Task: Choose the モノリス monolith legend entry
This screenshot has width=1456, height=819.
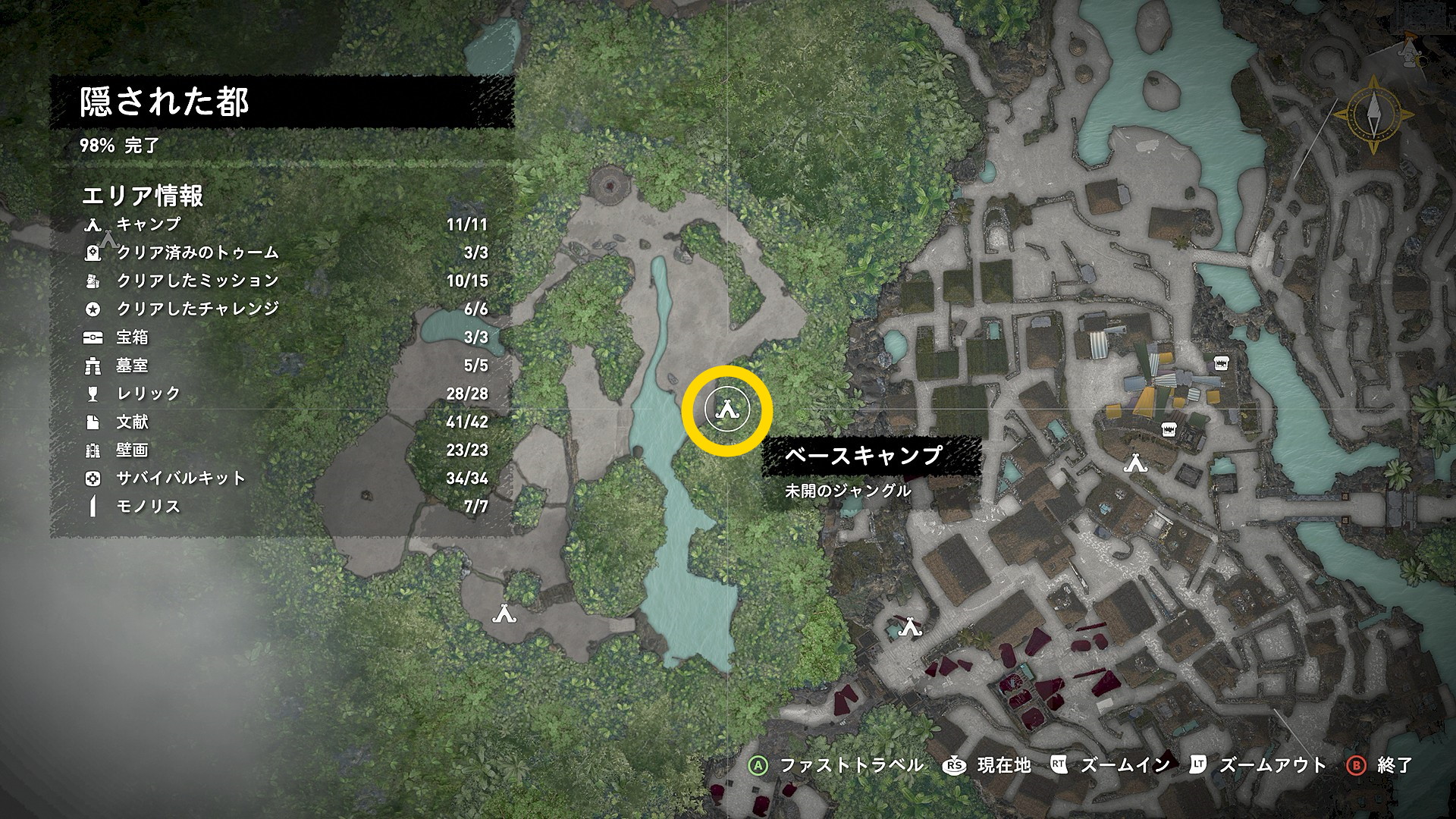Action: coord(284,507)
